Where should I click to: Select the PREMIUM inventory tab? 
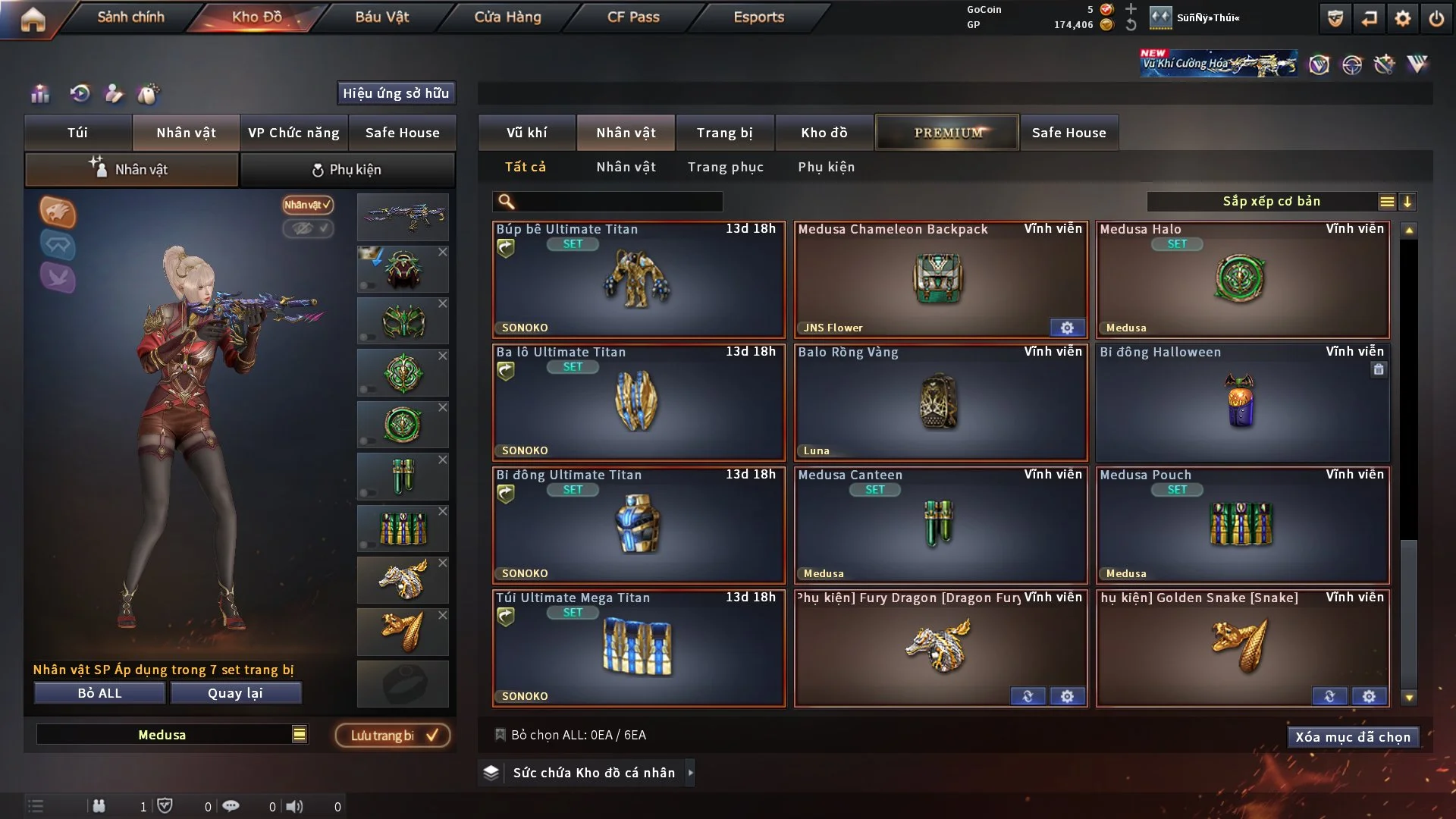point(947,133)
